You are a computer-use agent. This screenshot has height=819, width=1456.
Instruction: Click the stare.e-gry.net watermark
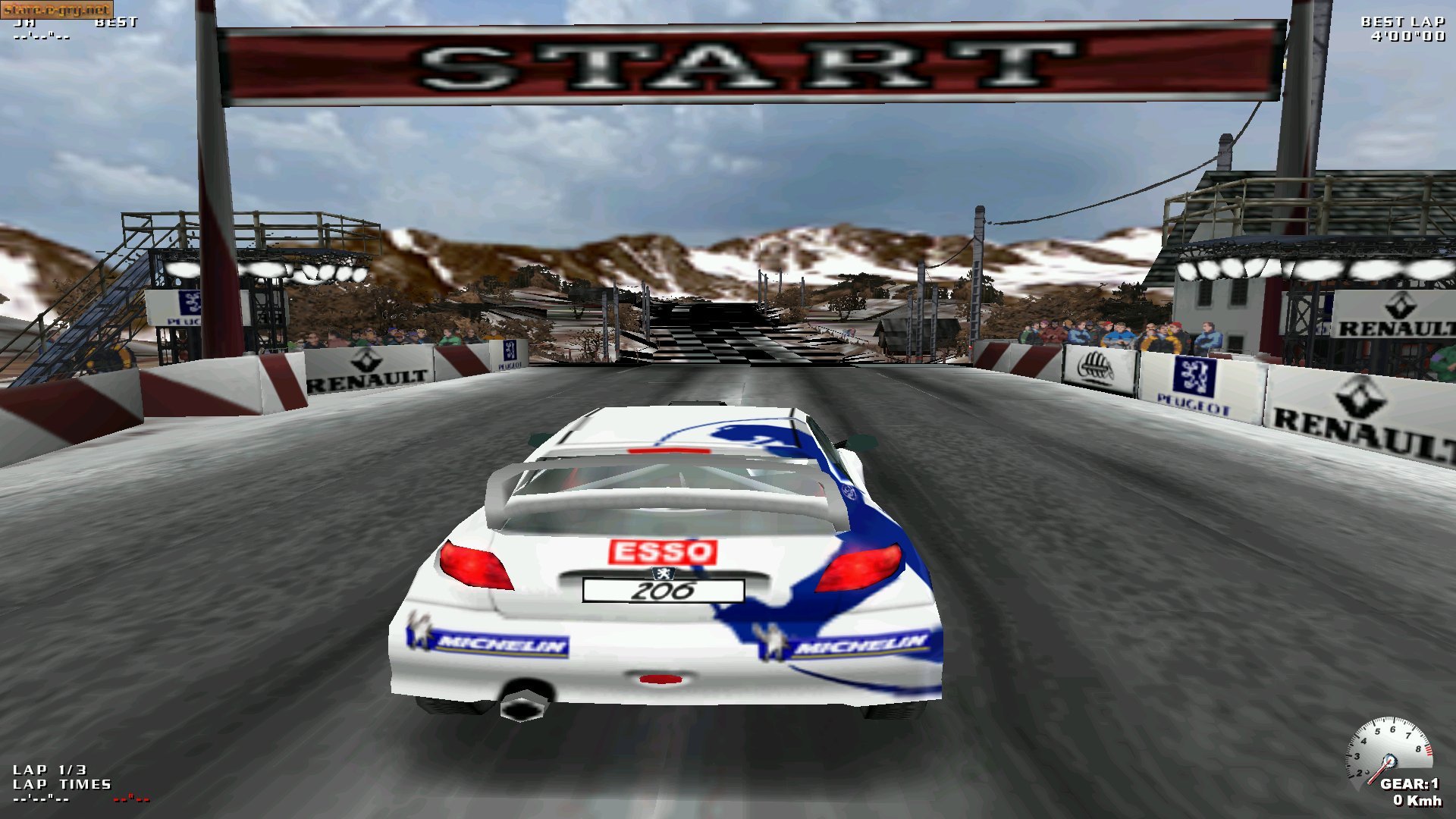(57, 9)
